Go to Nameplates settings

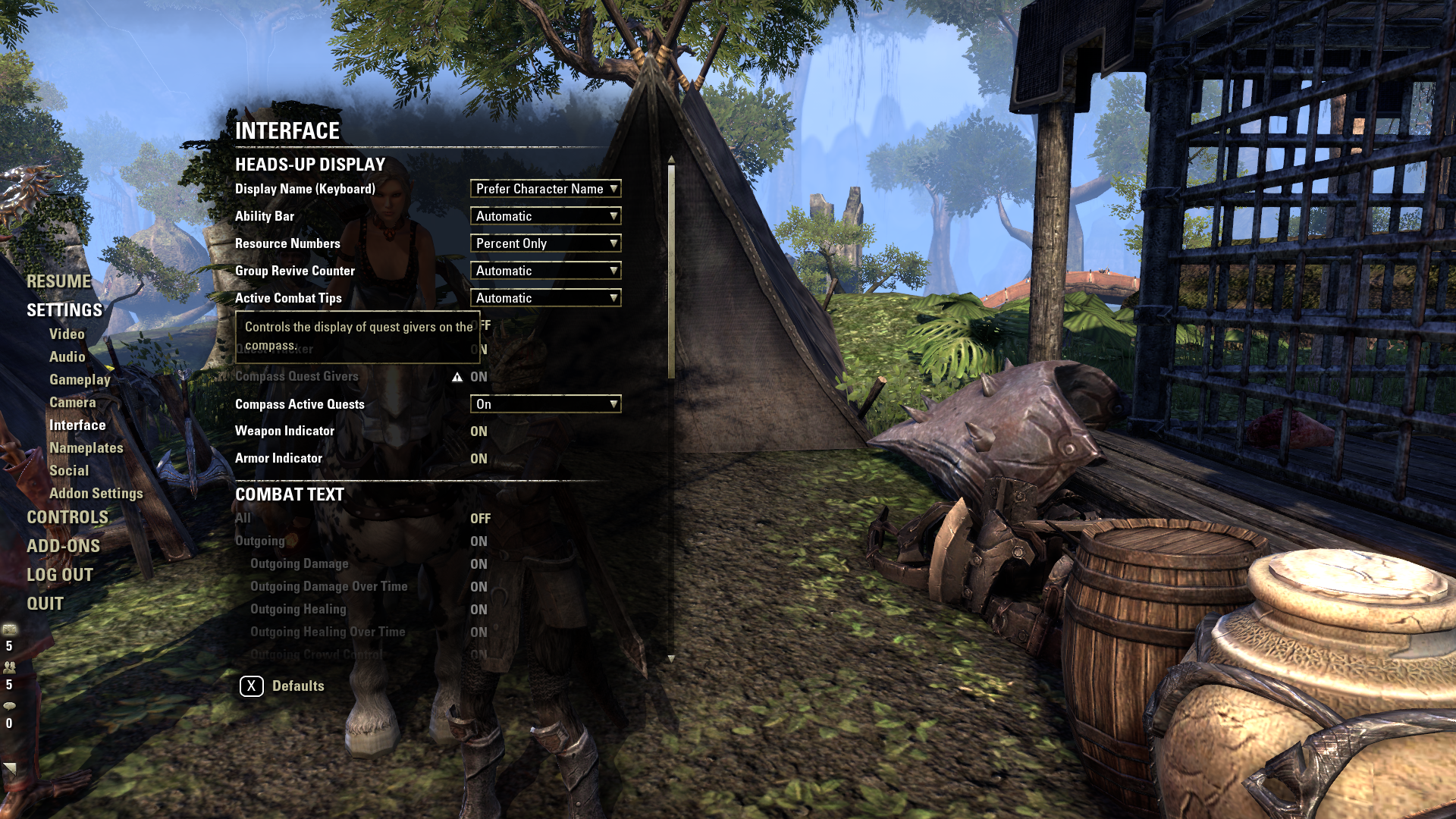[86, 447]
